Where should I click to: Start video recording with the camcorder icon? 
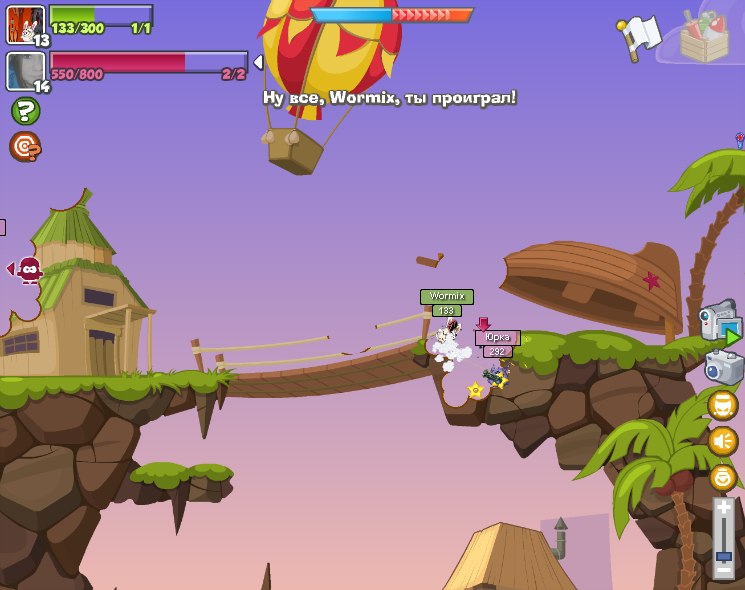pos(720,322)
